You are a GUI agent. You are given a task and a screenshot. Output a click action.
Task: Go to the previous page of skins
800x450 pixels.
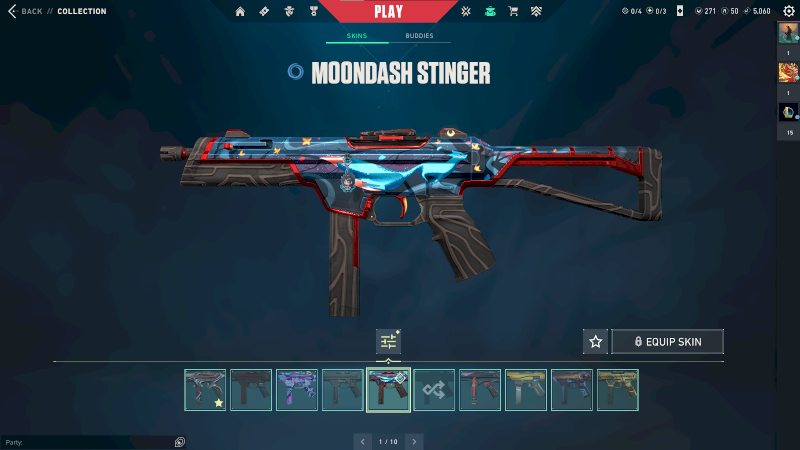click(x=362, y=441)
